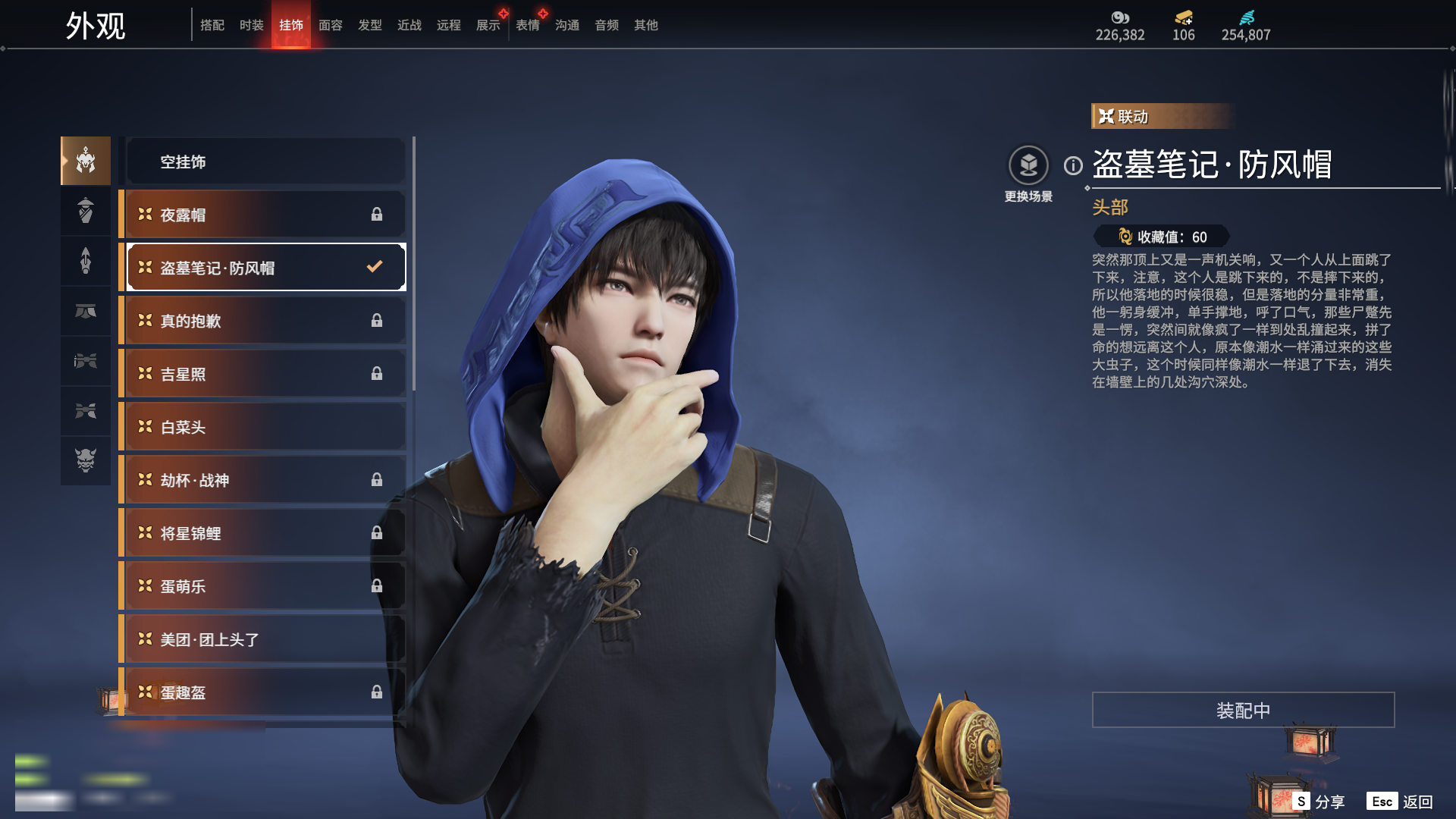Click the 装配中 equip button

[1243, 710]
